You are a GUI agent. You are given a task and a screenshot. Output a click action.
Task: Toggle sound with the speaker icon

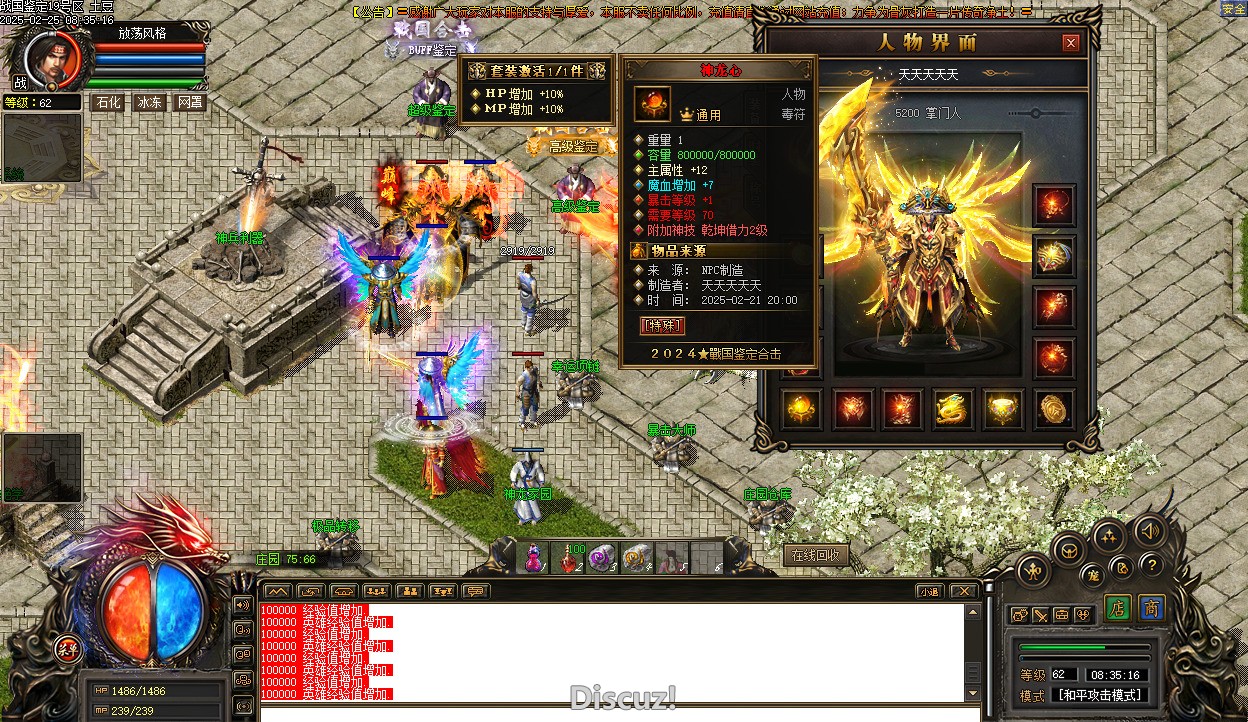[1150, 530]
